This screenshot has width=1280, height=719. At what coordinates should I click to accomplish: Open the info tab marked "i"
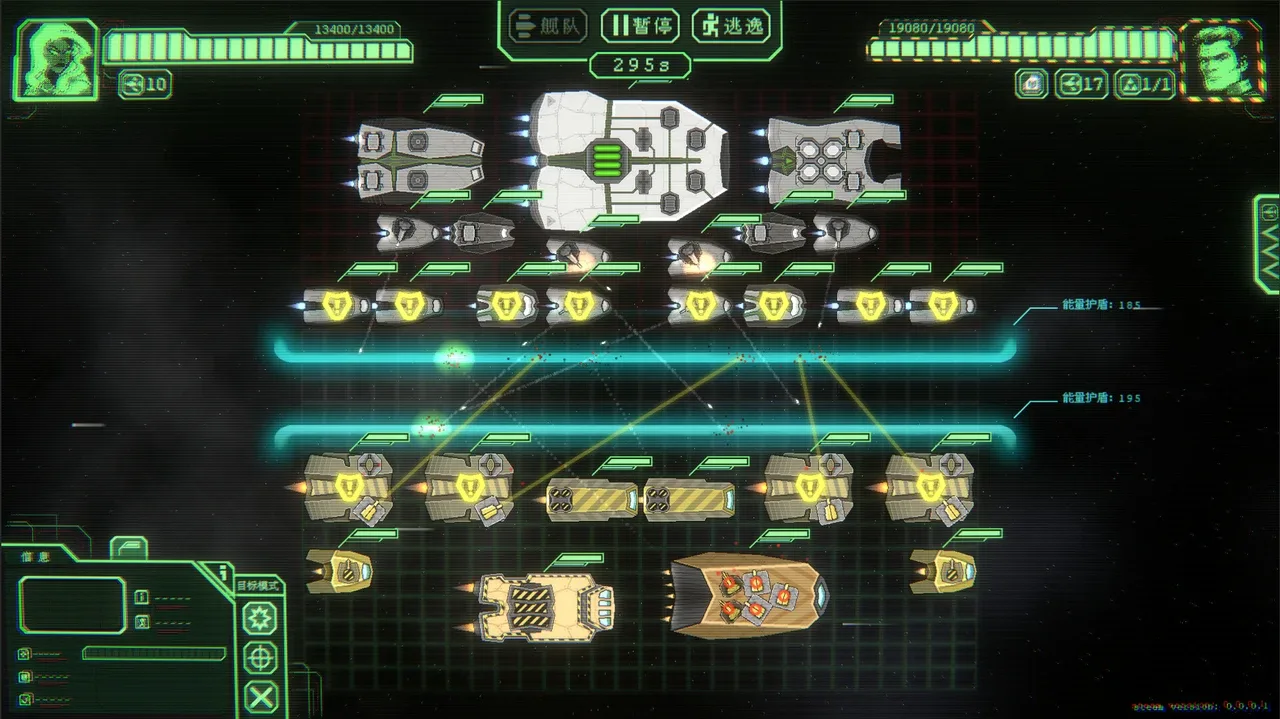pyautogui.click(x=220, y=573)
